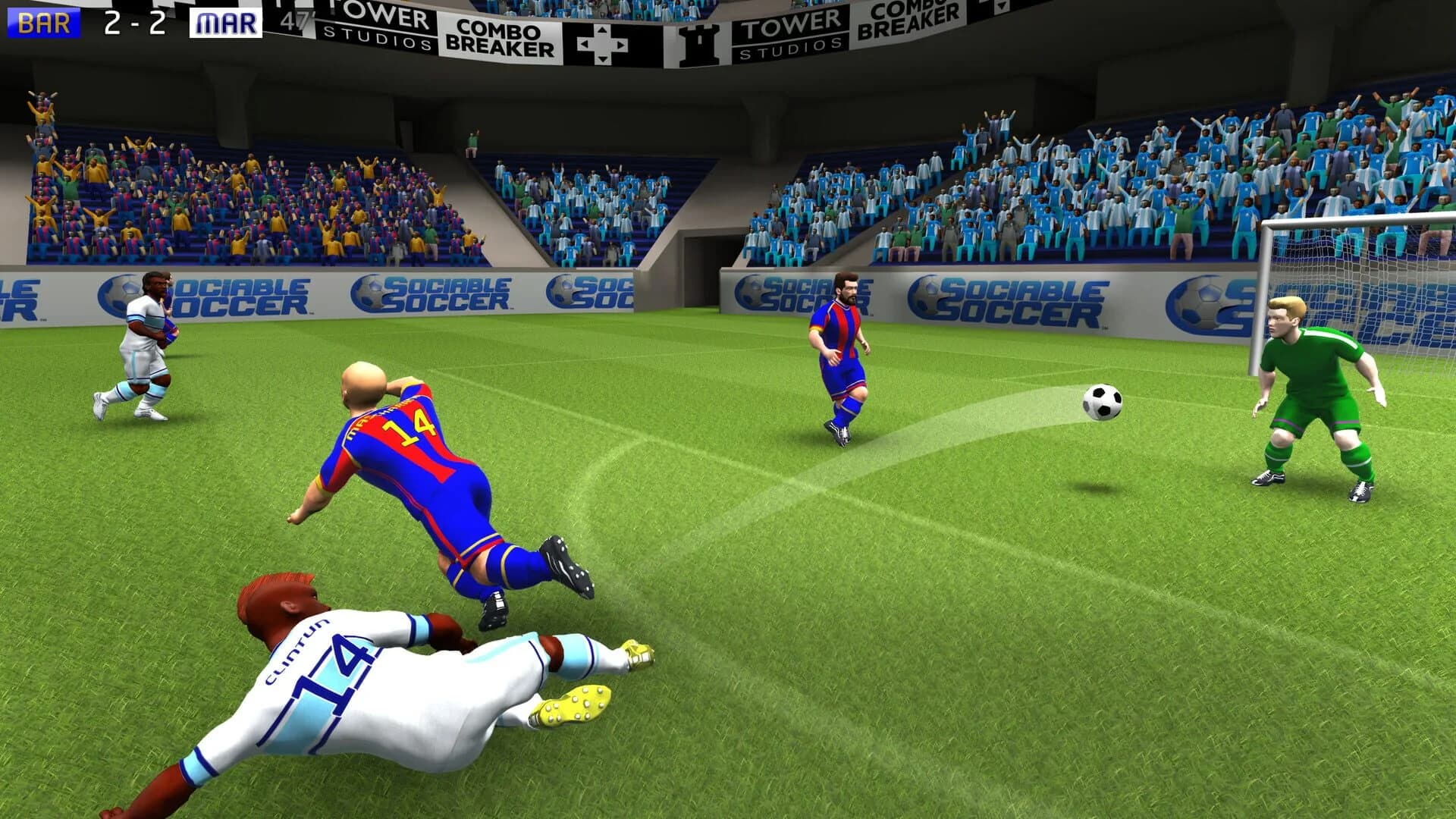
Task: Click the soccer ball flying toward goal
Action: (1101, 402)
